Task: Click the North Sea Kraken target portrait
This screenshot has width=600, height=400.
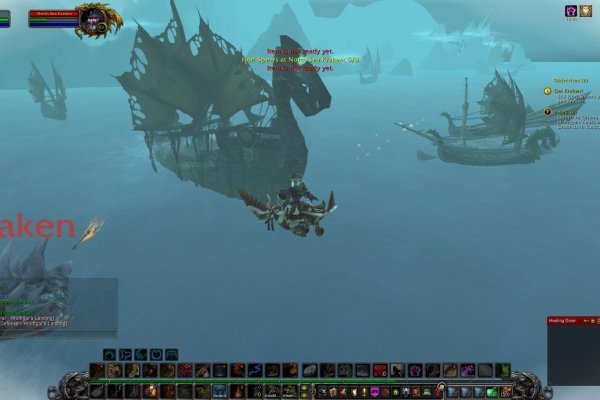Action: [98, 17]
